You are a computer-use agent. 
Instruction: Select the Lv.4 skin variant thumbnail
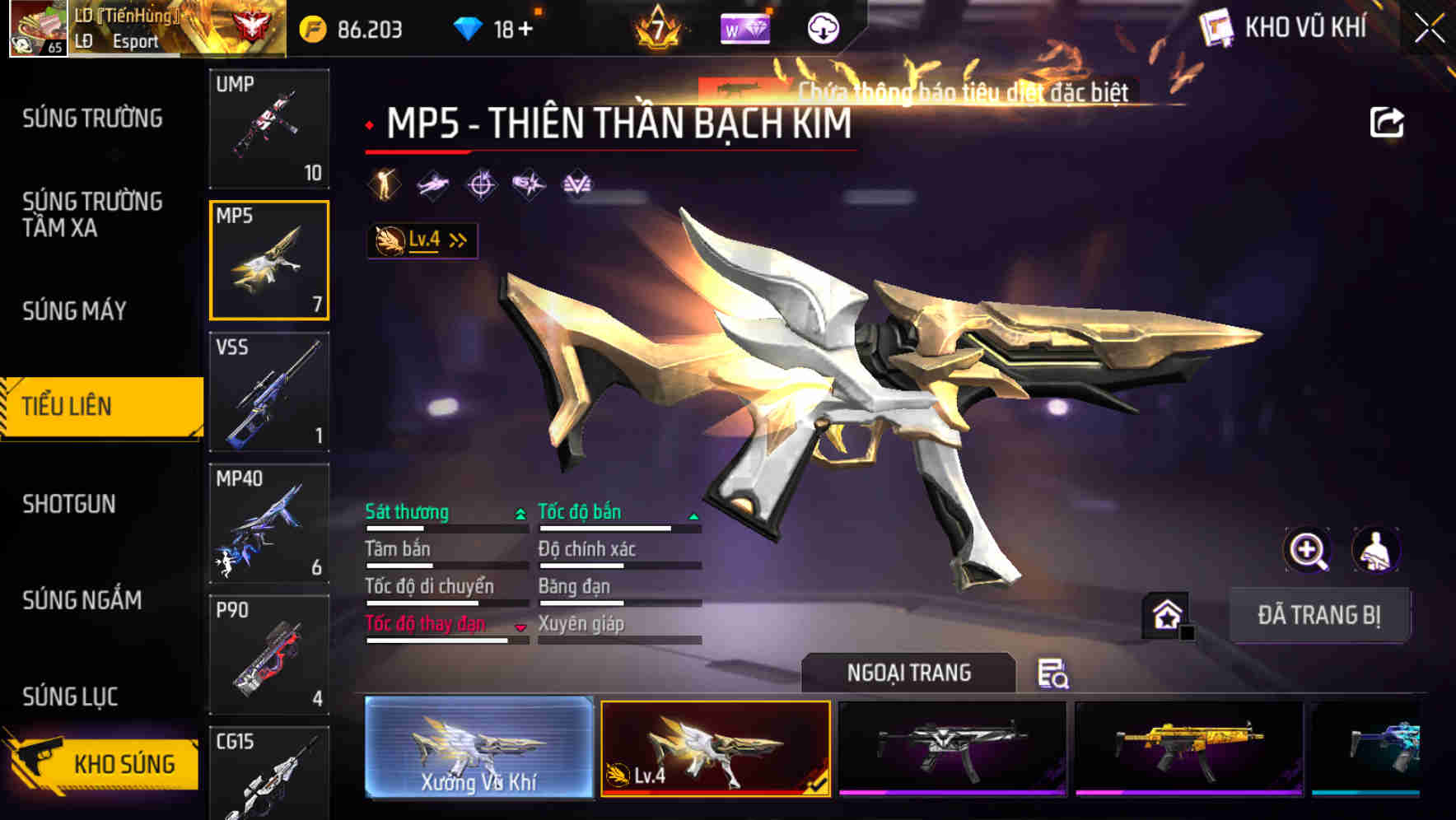click(716, 753)
